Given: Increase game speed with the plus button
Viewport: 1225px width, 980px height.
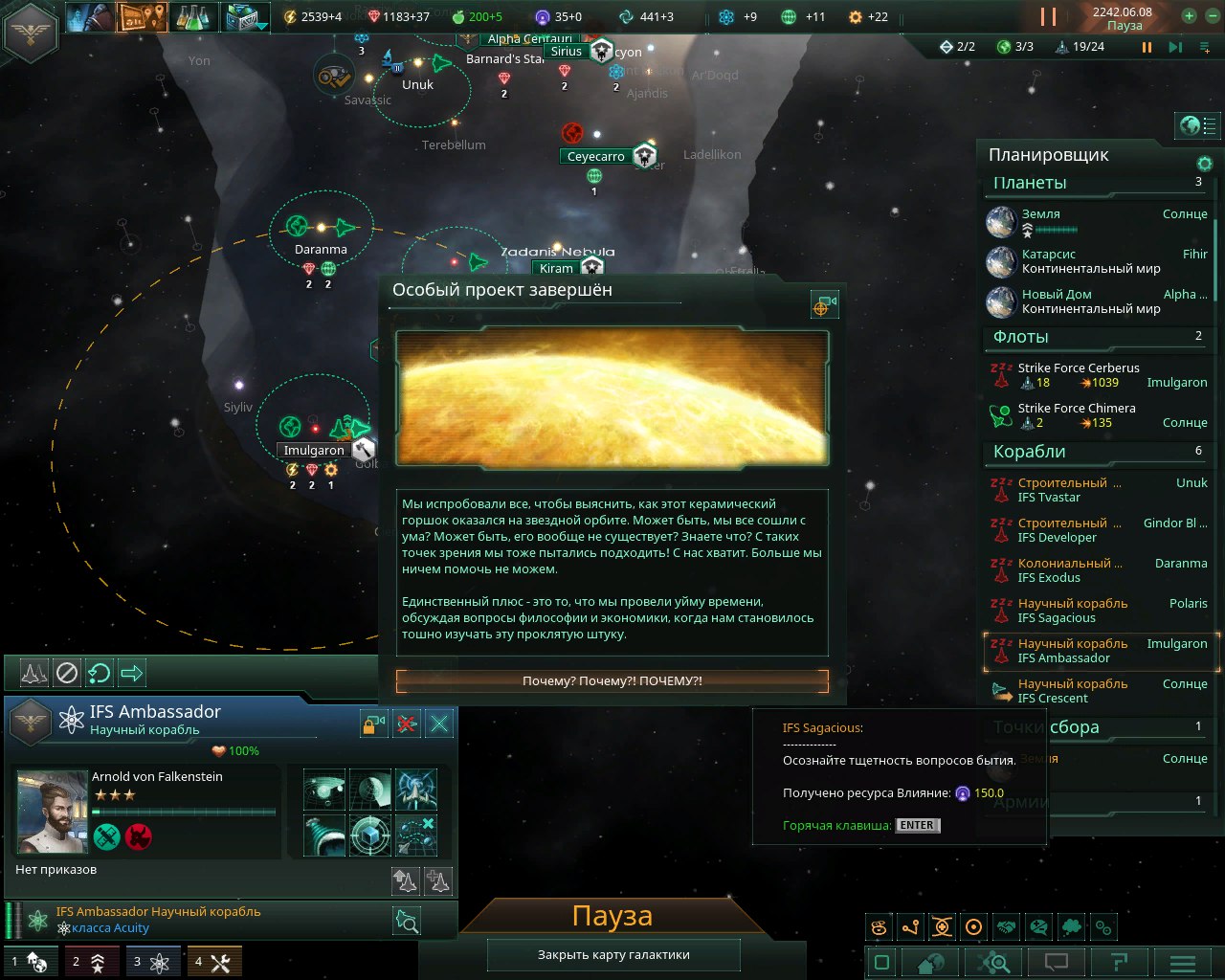Looking at the screenshot, I should pos(1189,16).
